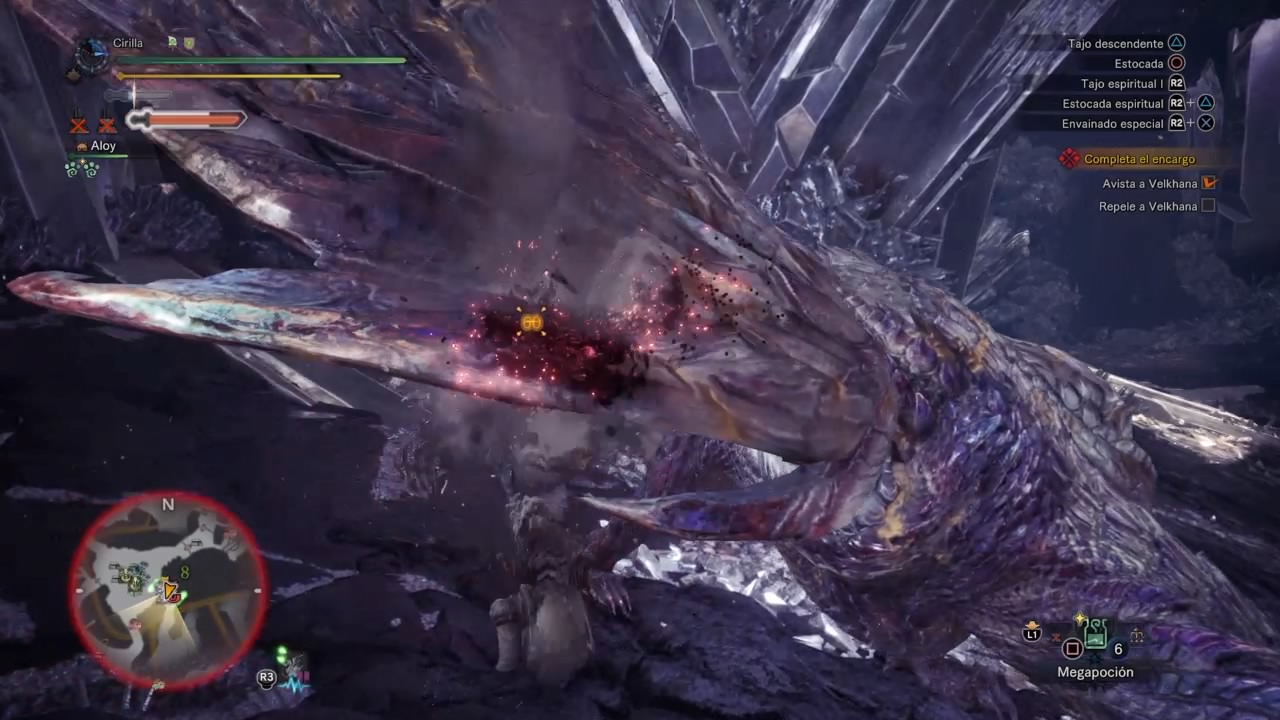Select the Repele a Velkhana objective
1280x720 pixels.
click(1148, 206)
